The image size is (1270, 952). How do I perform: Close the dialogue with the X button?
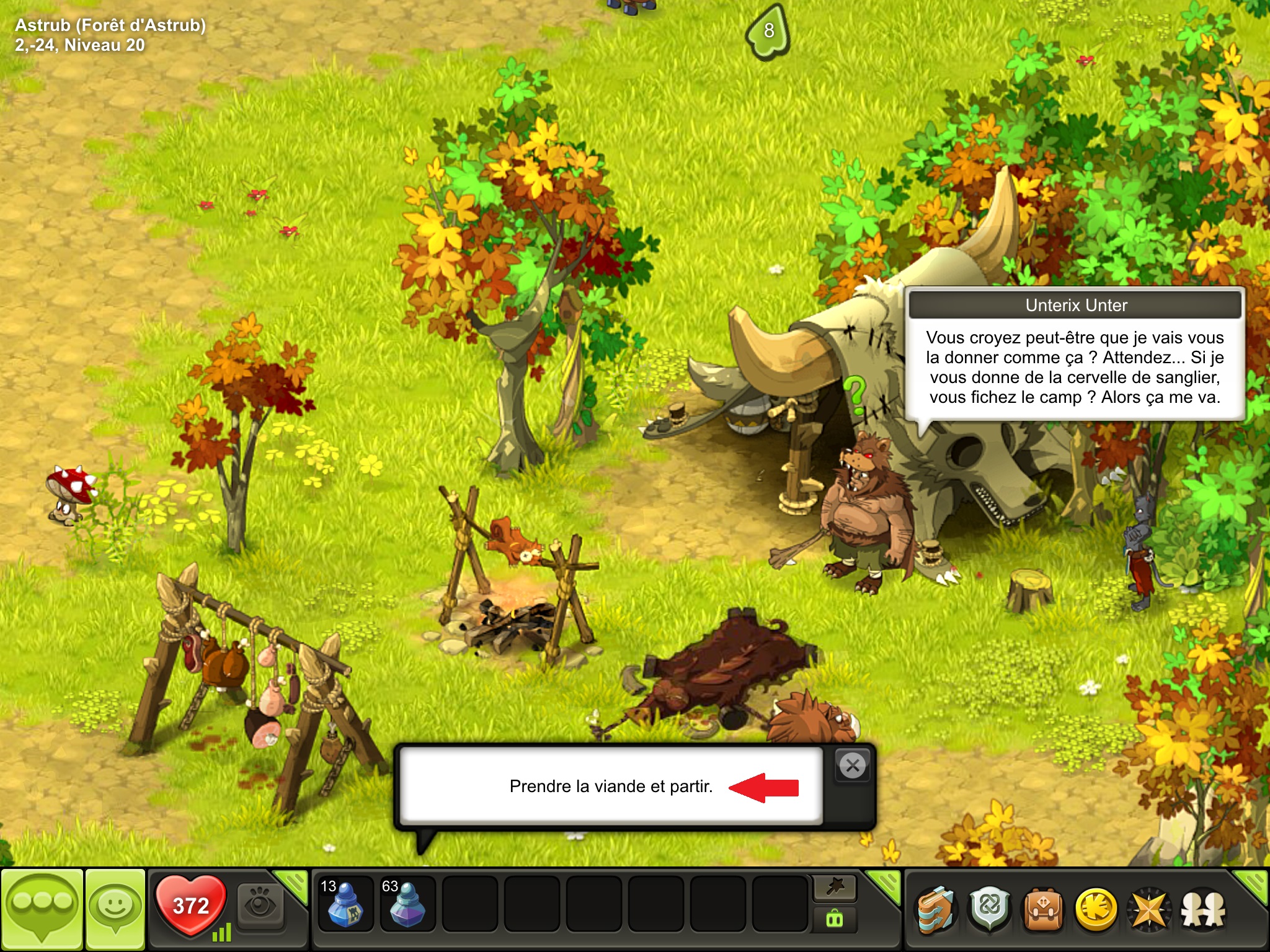coord(853,765)
